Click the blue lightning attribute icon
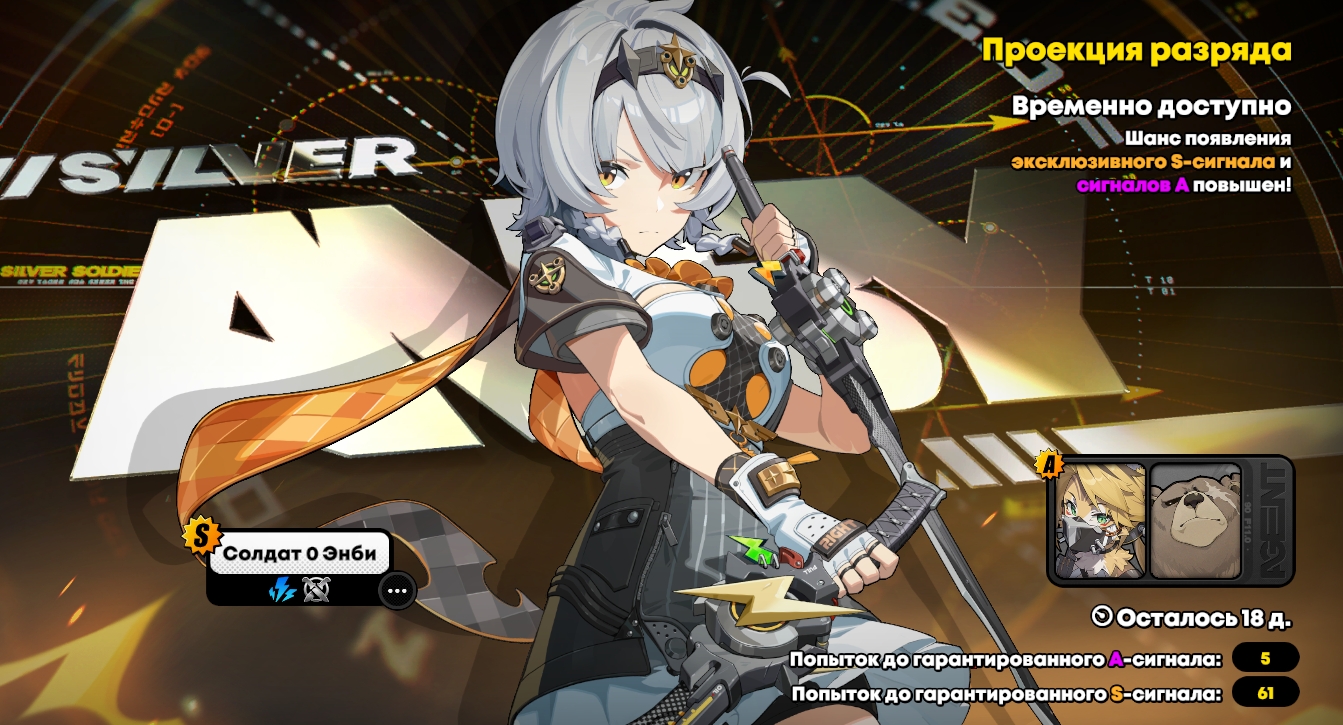Screen dimensions: 1343x725 pyautogui.click(x=282, y=591)
